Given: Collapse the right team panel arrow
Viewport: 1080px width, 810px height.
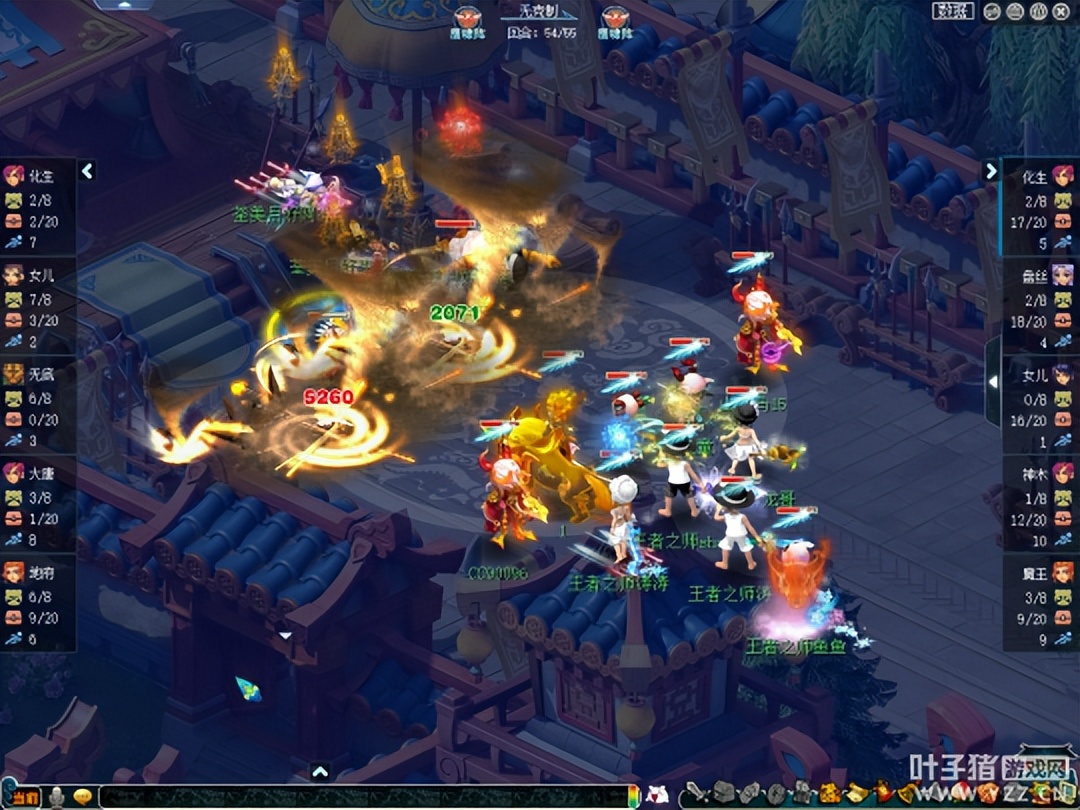Looking at the screenshot, I should pos(991,171).
